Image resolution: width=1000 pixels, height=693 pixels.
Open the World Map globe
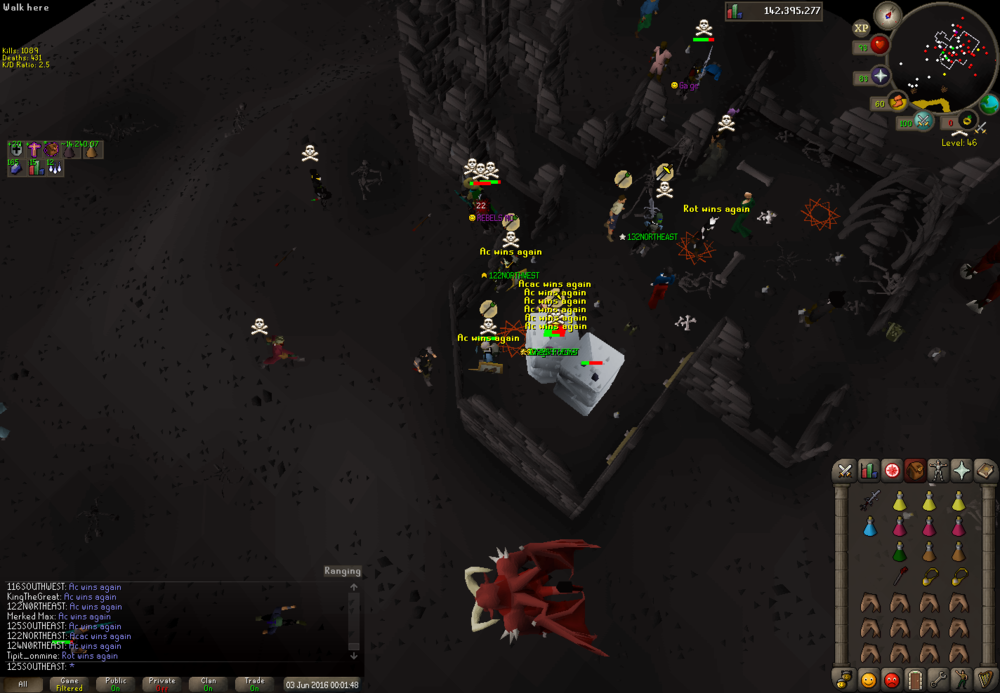click(988, 104)
